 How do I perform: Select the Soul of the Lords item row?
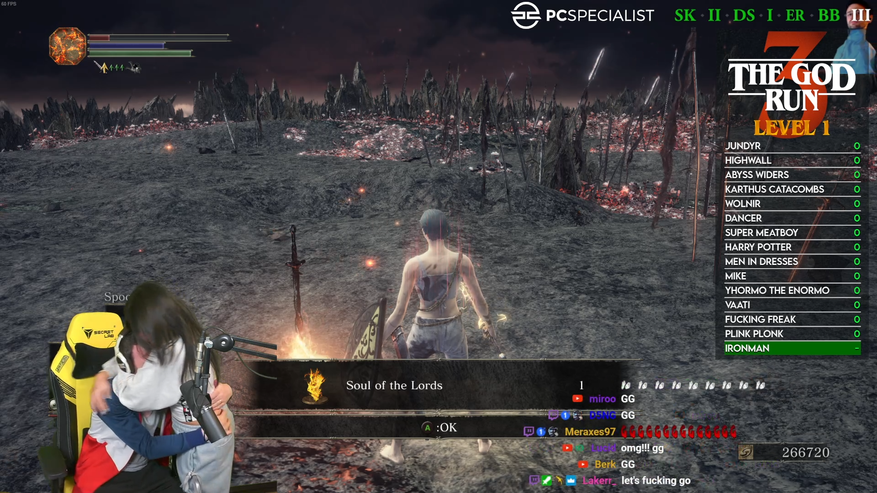(x=440, y=385)
